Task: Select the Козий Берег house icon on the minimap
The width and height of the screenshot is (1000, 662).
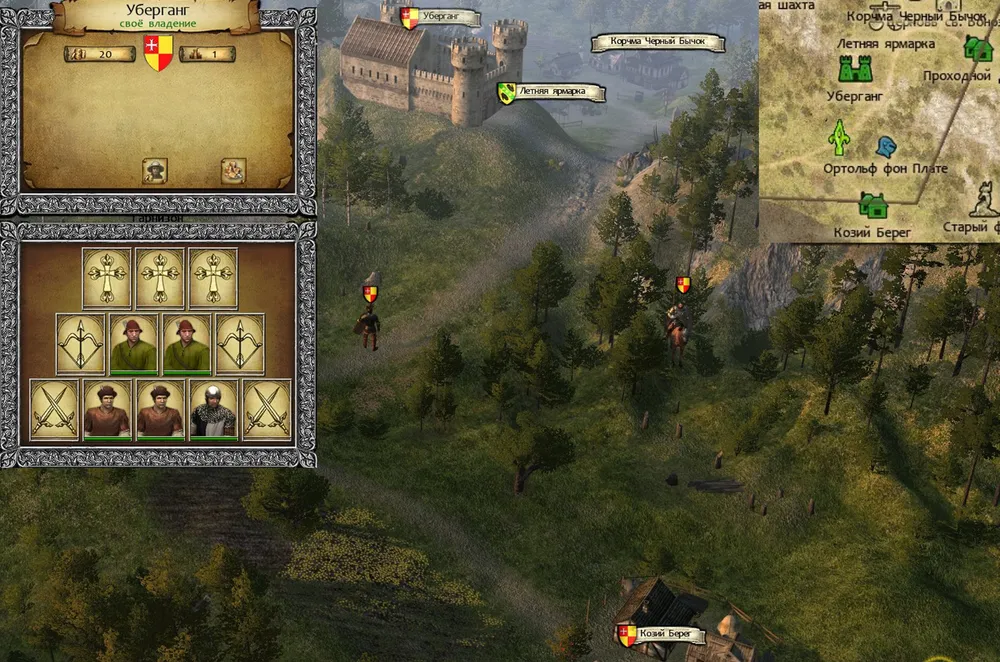Action: click(x=873, y=207)
